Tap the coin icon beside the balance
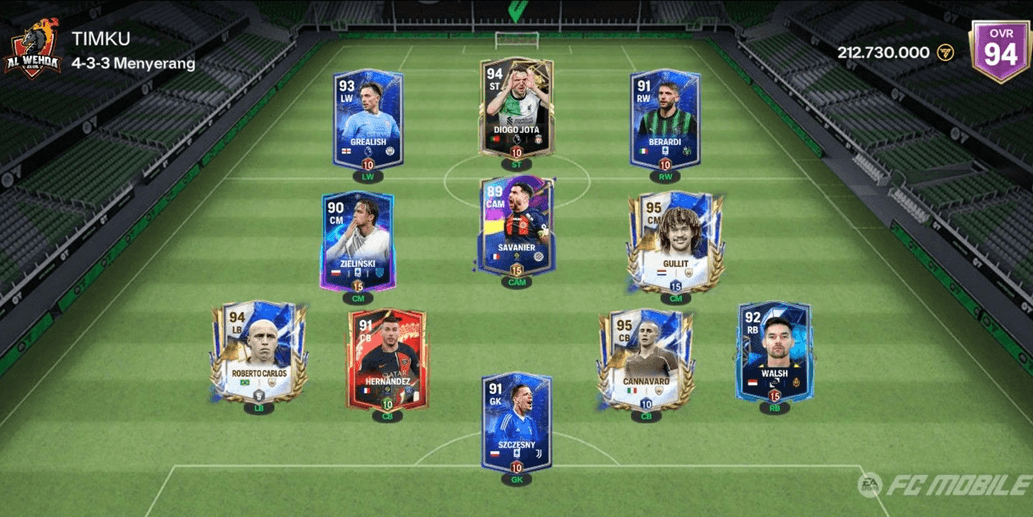Viewport: 1033px width, 517px height. (x=946, y=52)
